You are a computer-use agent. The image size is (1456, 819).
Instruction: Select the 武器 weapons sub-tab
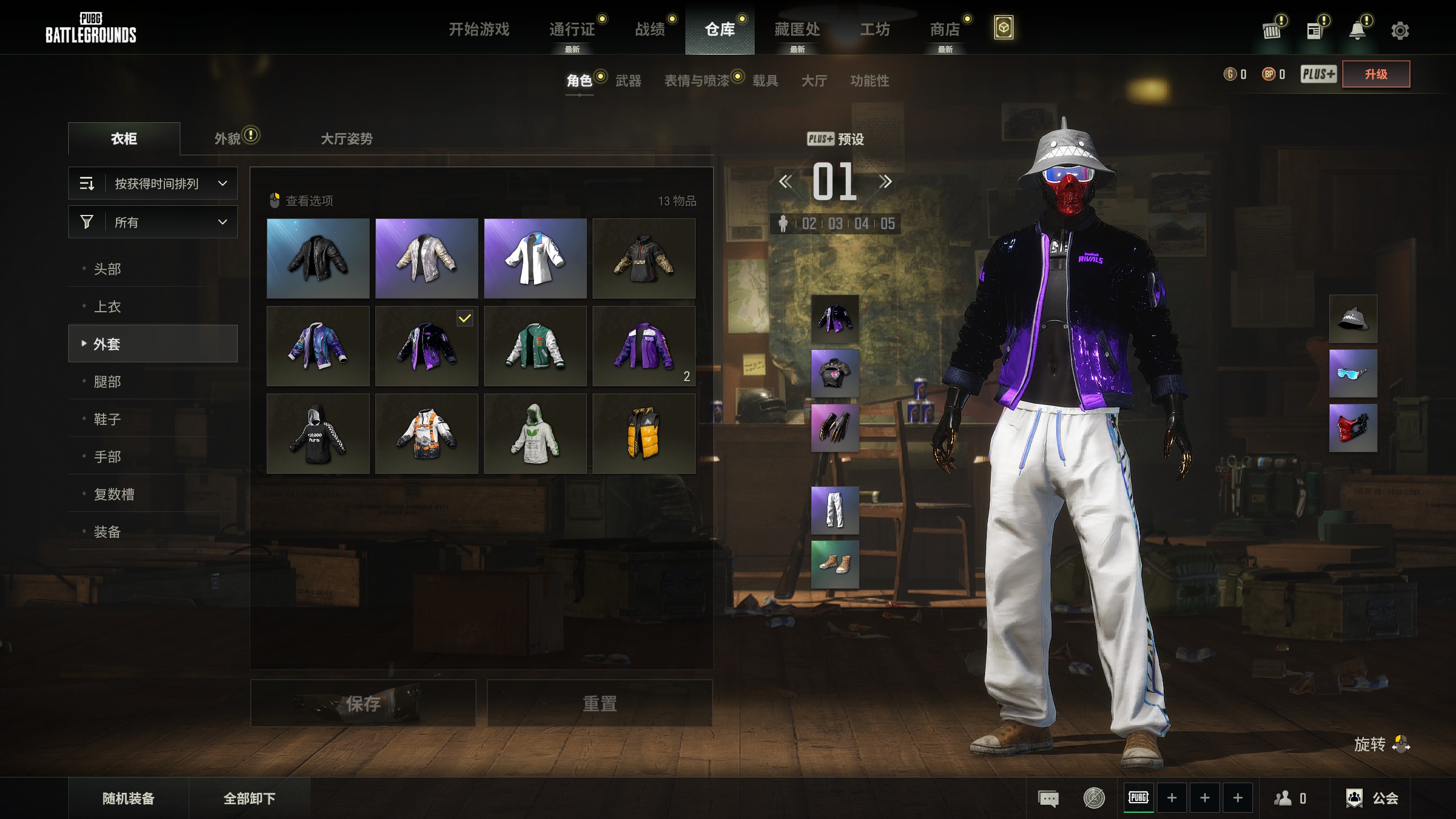pyautogui.click(x=628, y=81)
